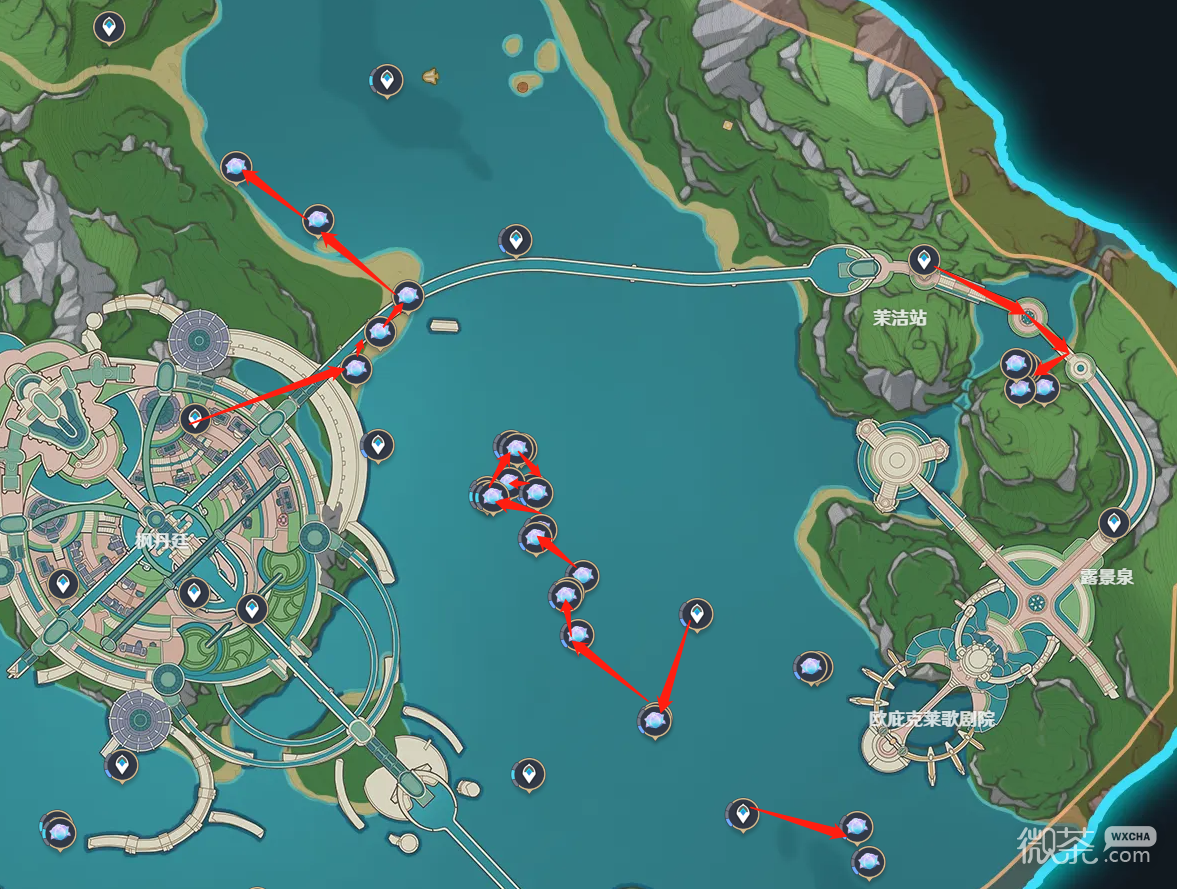Select the crystal marker on the northwest beach

236,168
